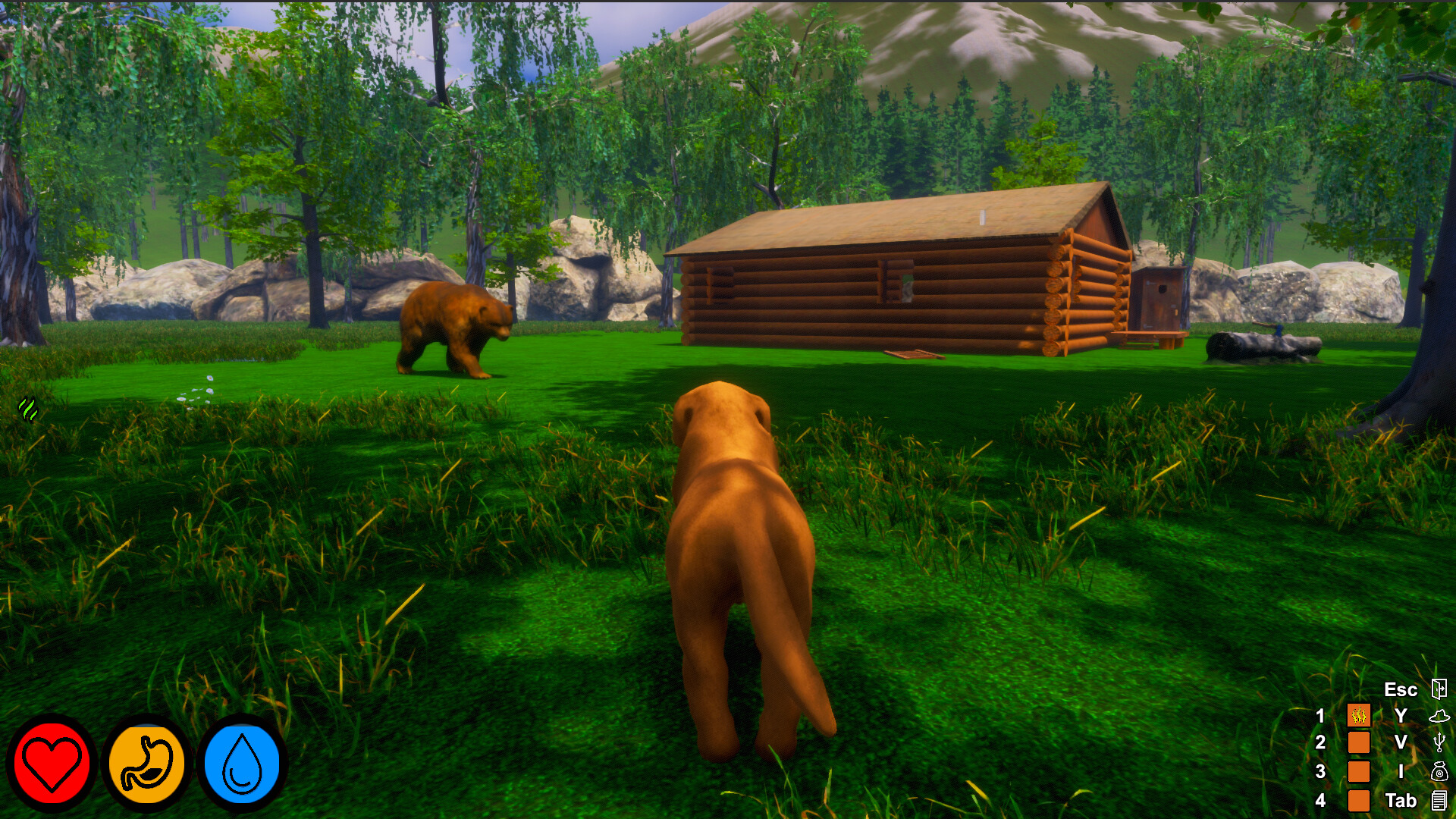Image resolution: width=1456 pixels, height=819 pixels.
Task: Select the empty hotbar slot 4
Action: tap(1358, 801)
